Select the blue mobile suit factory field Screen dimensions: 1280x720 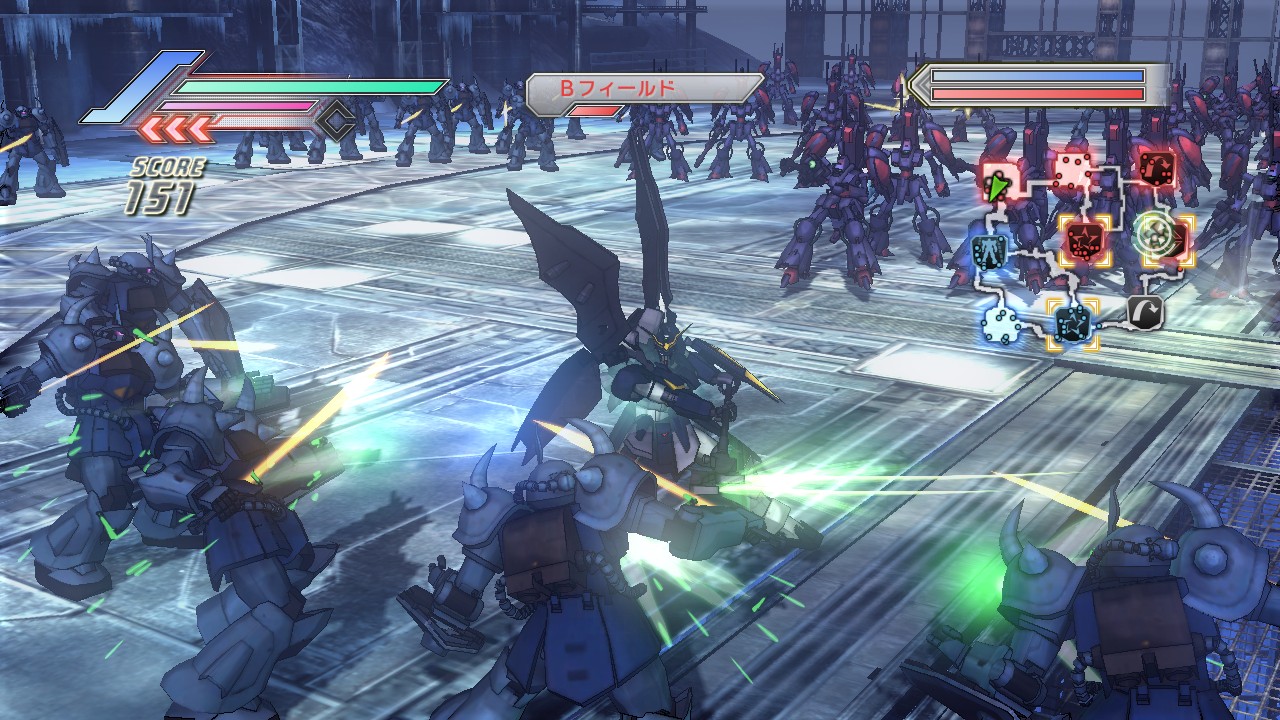click(x=990, y=251)
